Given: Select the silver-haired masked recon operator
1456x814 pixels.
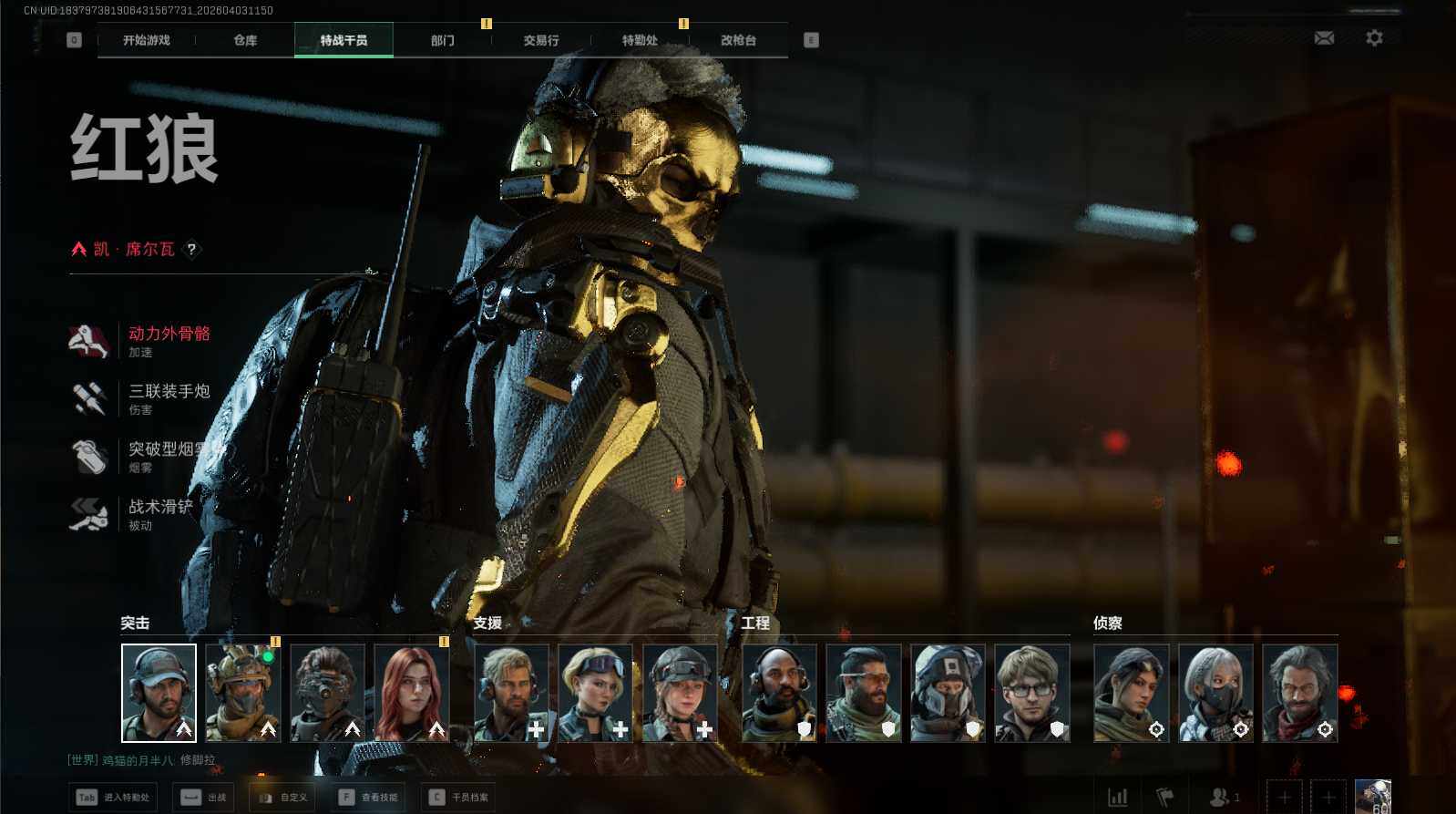Looking at the screenshot, I should (1215, 693).
